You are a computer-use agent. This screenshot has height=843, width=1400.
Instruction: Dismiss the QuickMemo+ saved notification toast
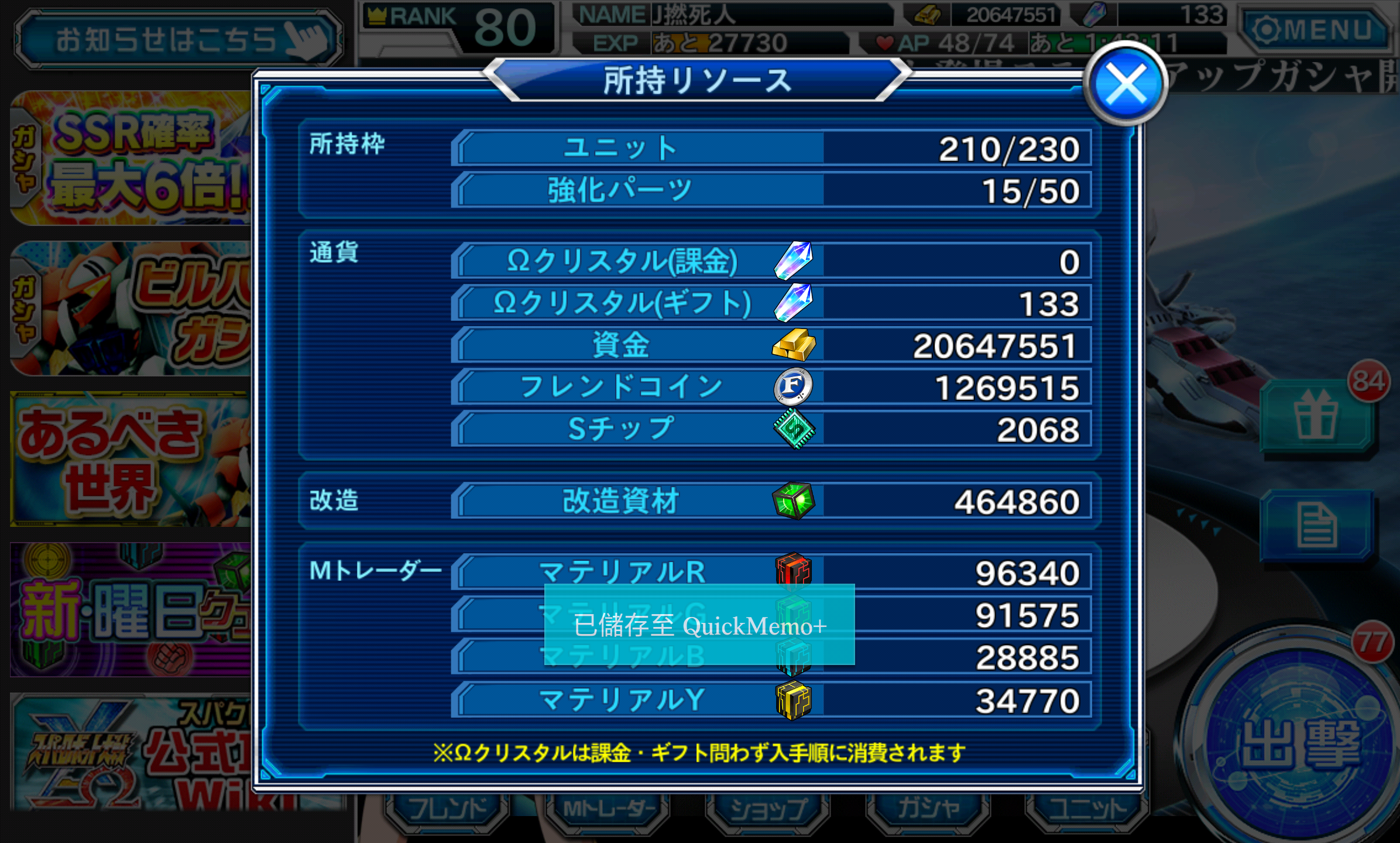tap(699, 625)
